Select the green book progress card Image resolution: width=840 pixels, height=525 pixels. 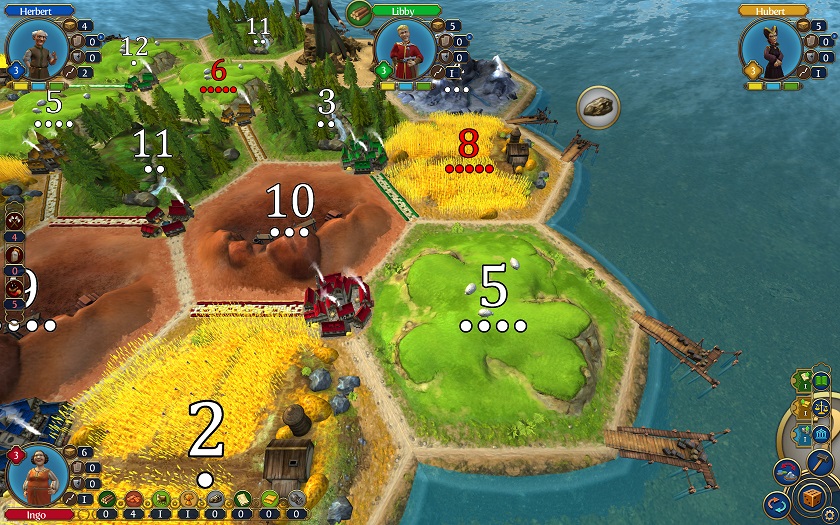(821, 381)
